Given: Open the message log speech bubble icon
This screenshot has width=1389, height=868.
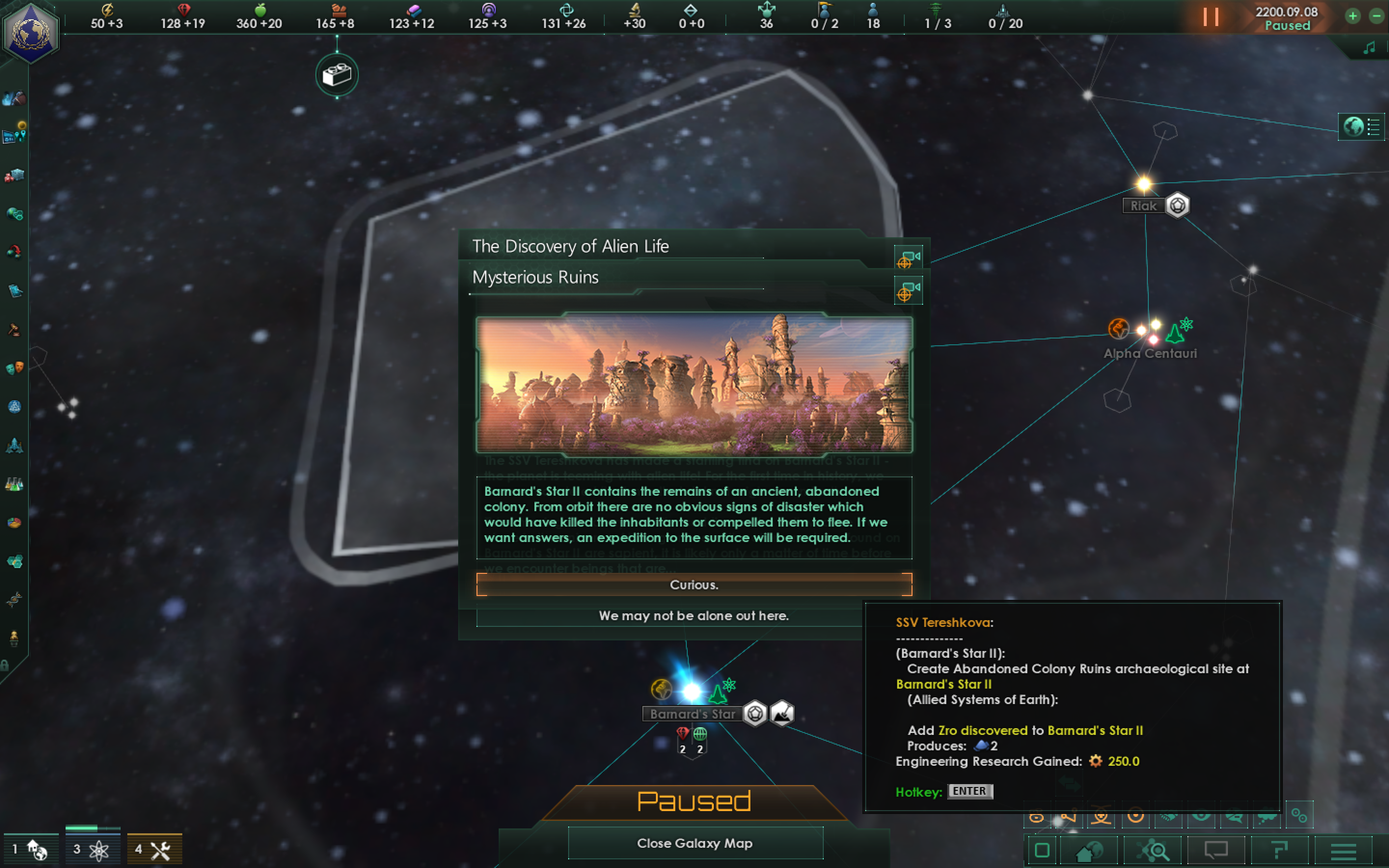Looking at the screenshot, I should (x=1216, y=851).
